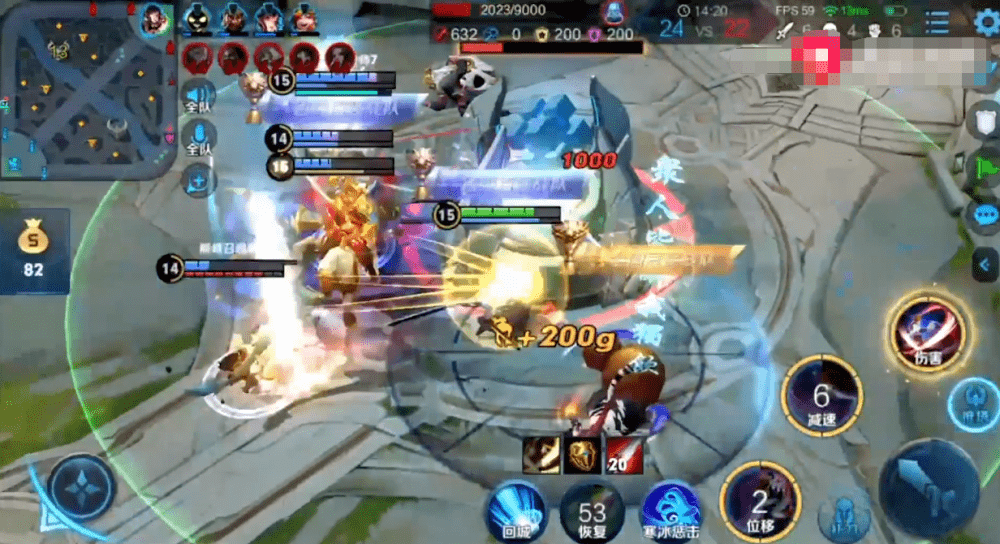The height and width of the screenshot is (544, 1000).
Task: Open the quick chat plus bubble
Action: click(199, 180)
